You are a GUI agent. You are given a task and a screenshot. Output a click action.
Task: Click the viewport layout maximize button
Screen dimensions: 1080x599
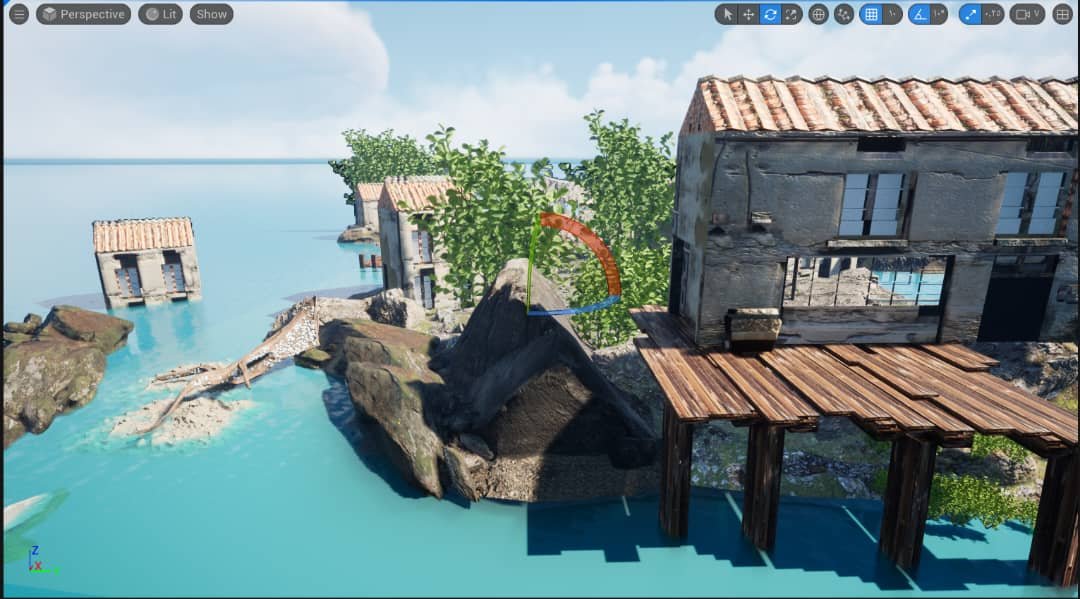tap(1062, 14)
